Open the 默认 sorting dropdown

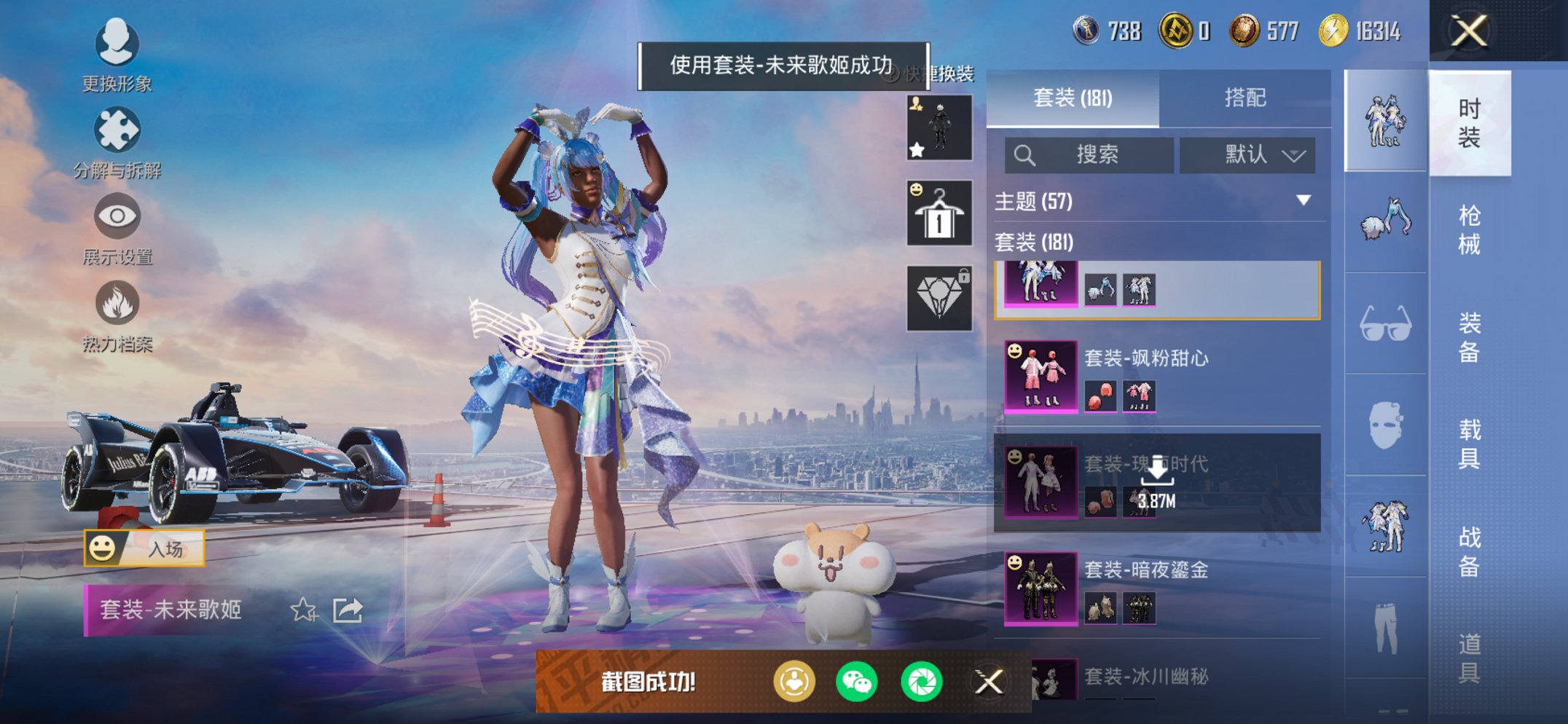click(x=1249, y=155)
